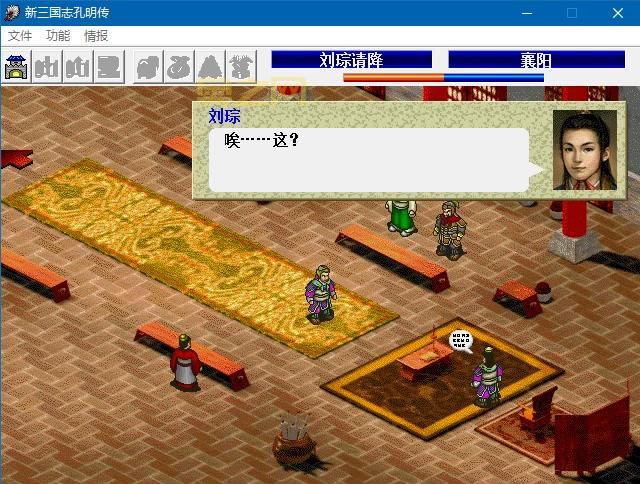
Task: Click the castle gate toolbar icon
Action: pos(17,66)
